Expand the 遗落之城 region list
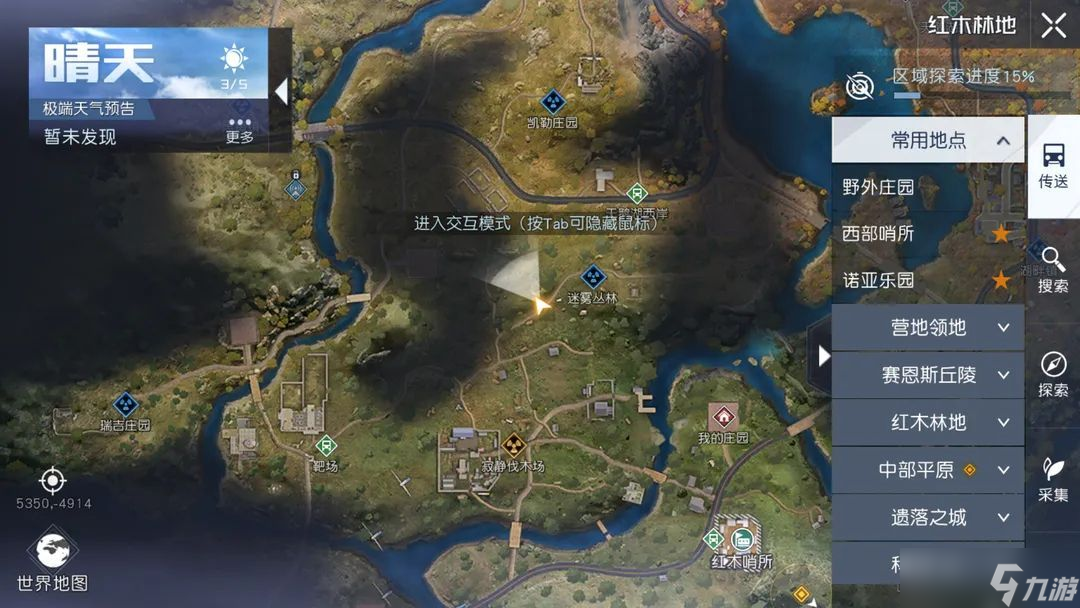The image size is (1080, 608). [x=928, y=517]
